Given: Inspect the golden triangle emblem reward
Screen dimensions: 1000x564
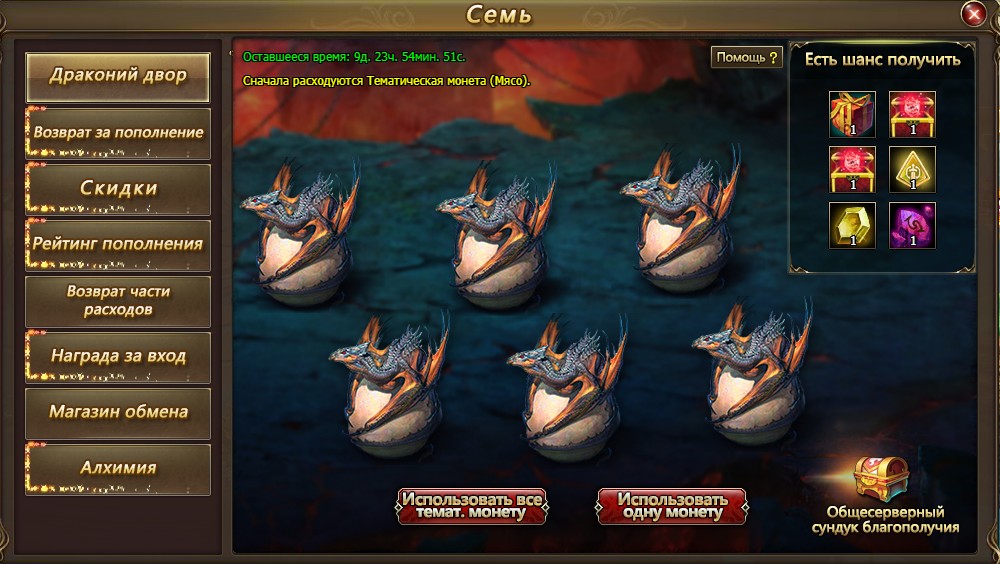Looking at the screenshot, I should 912,169.
